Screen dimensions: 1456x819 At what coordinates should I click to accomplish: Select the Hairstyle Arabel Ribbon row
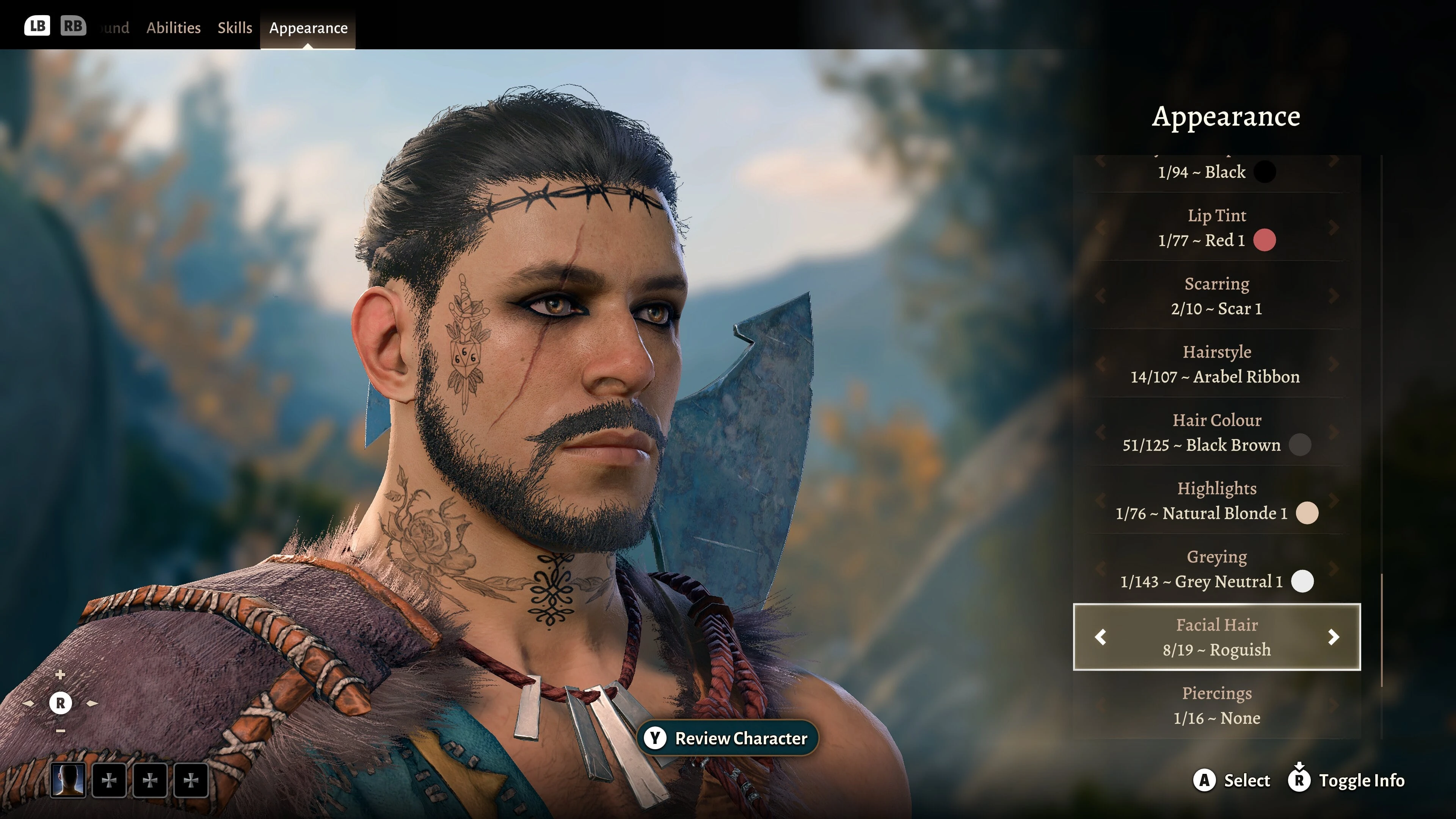[1216, 364]
